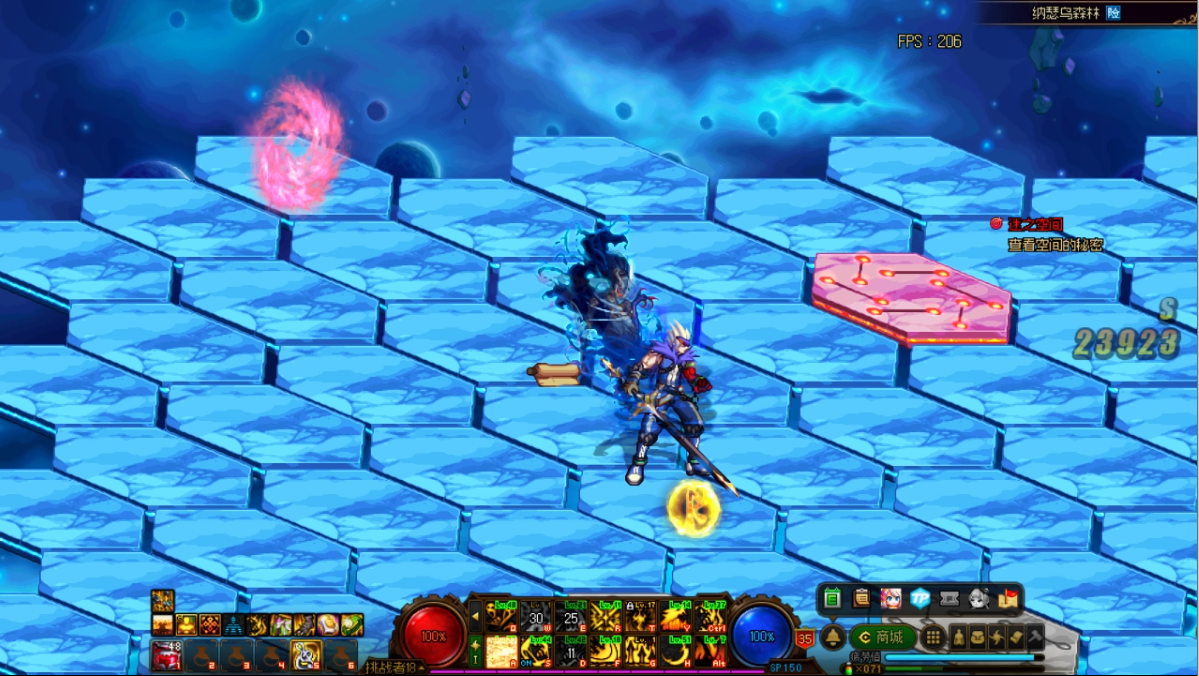Open the character silhouette info icon
This screenshot has width=1199, height=676.
[958, 637]
